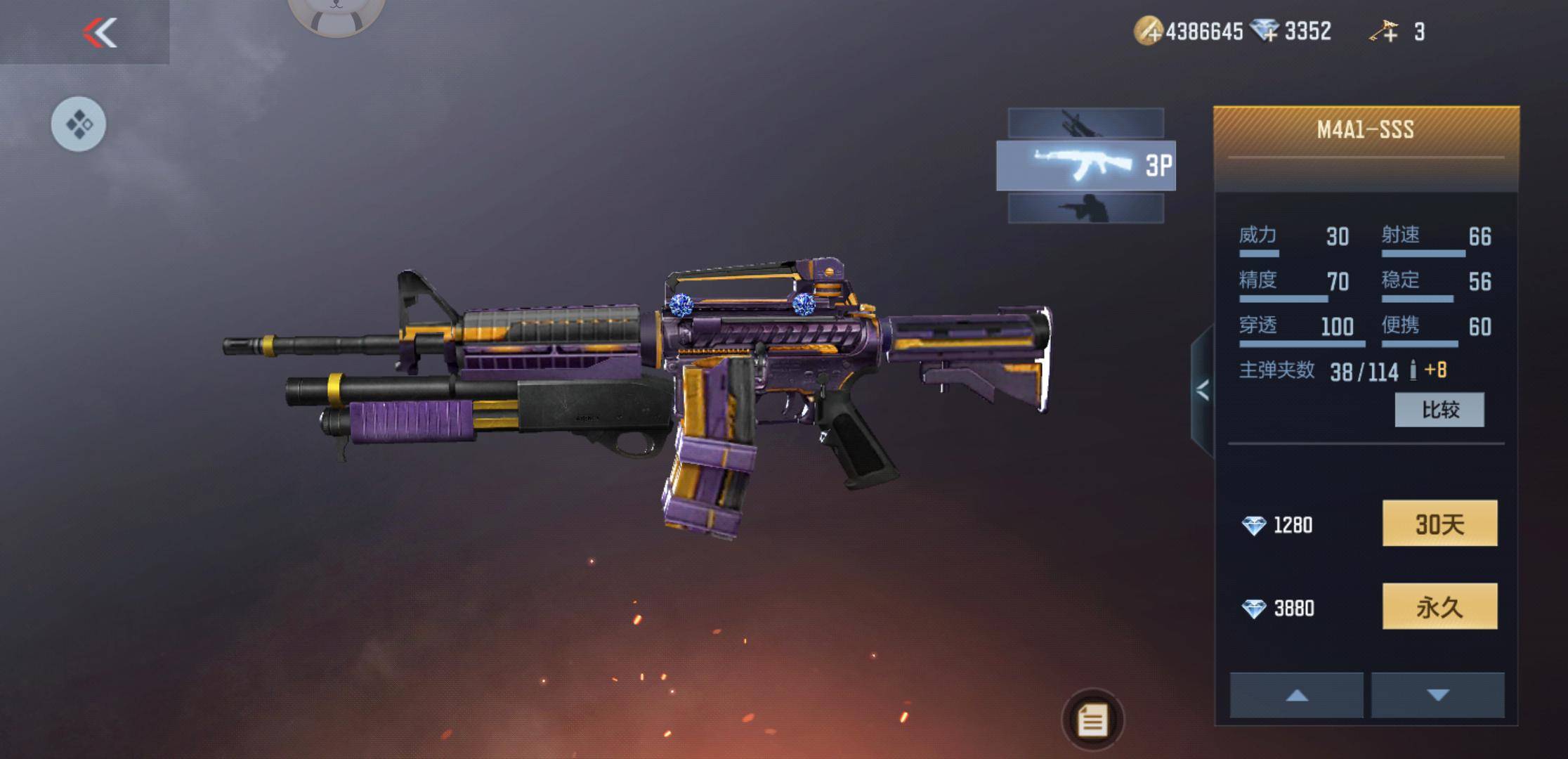Click the bear avatar icon

click(x=336, y=14)
